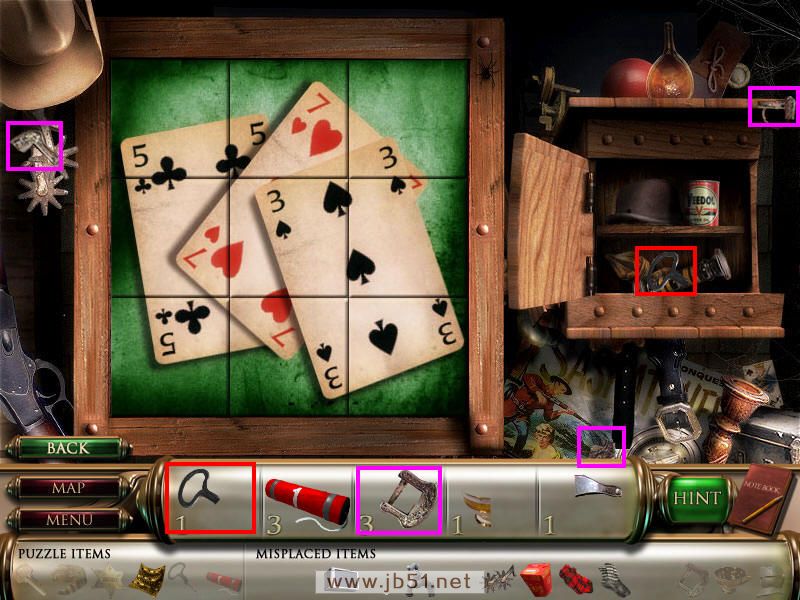Pick the golden item in Puzzle Items
Image resolution: width=800 pixels, height=600 pixels.
[148, 578]
